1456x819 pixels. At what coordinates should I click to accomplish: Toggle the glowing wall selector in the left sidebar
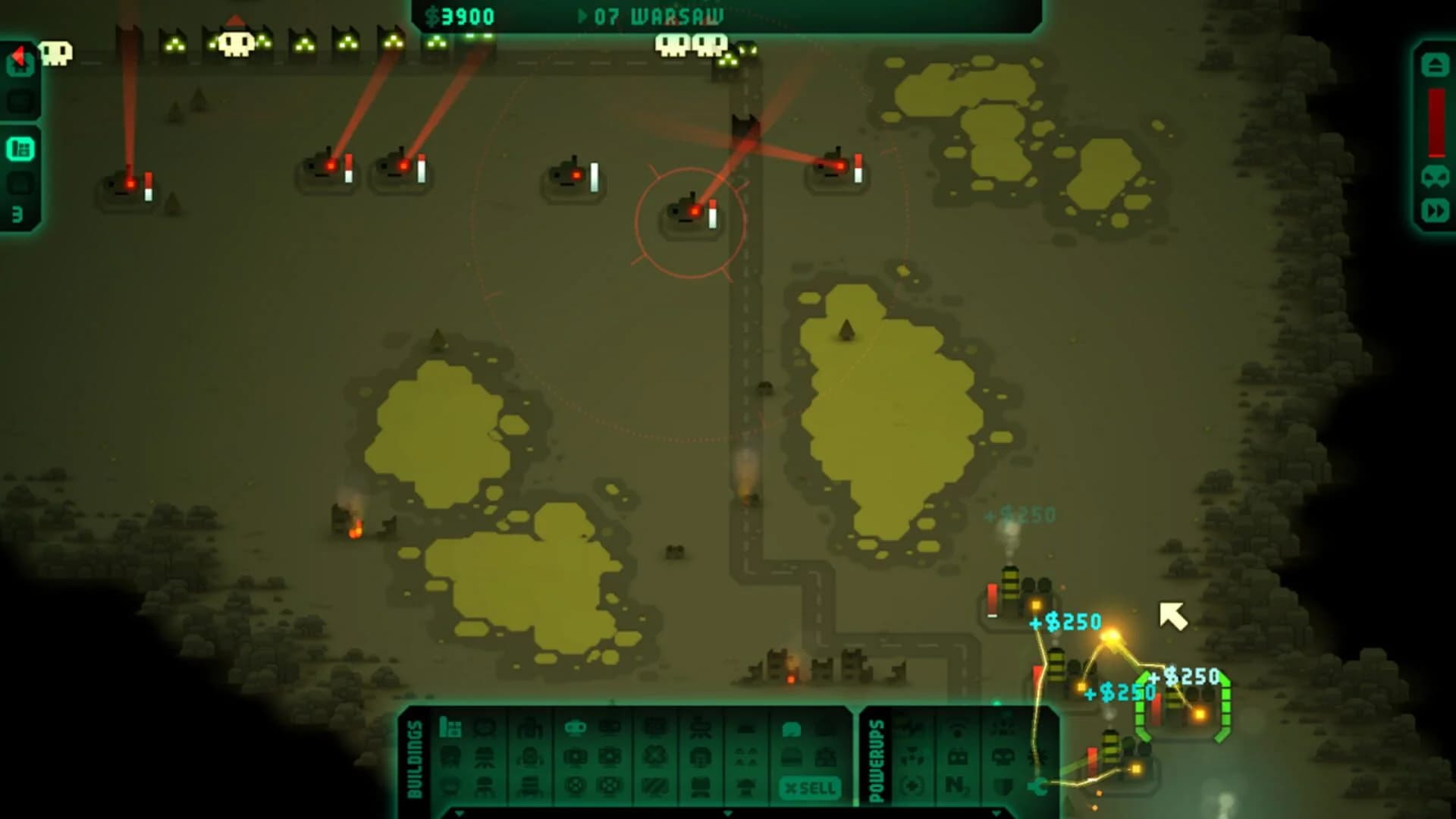20,148
